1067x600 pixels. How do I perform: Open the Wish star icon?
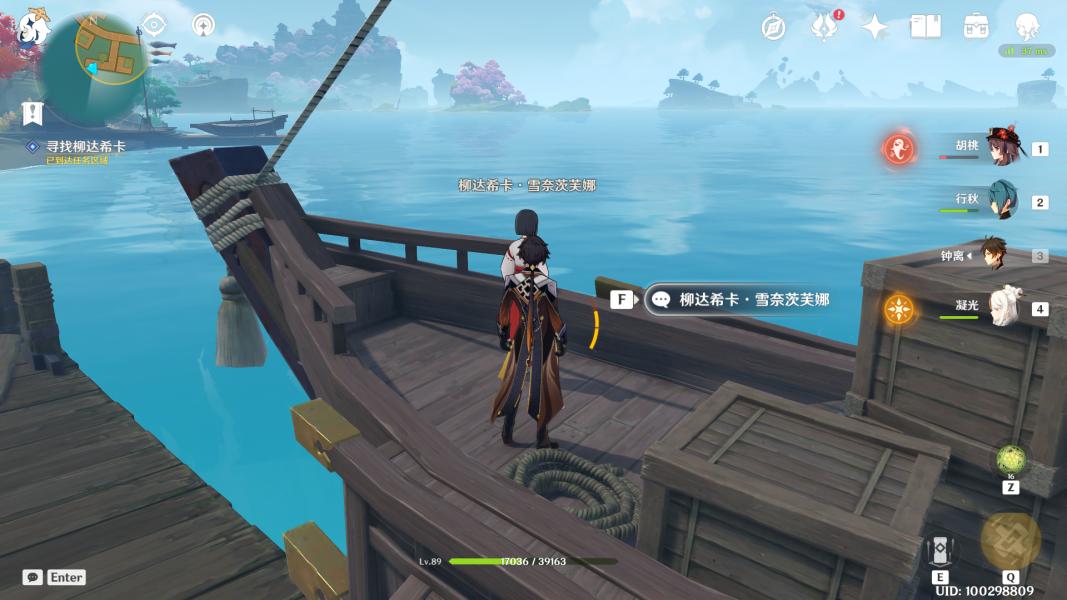875,27
